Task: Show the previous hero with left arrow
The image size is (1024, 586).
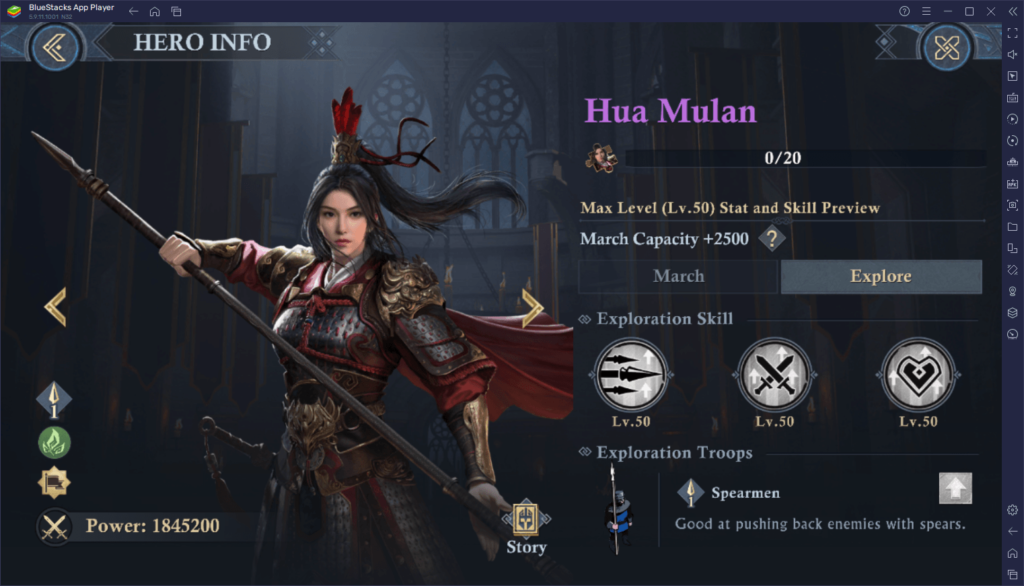Action: (x=56, y=307)
